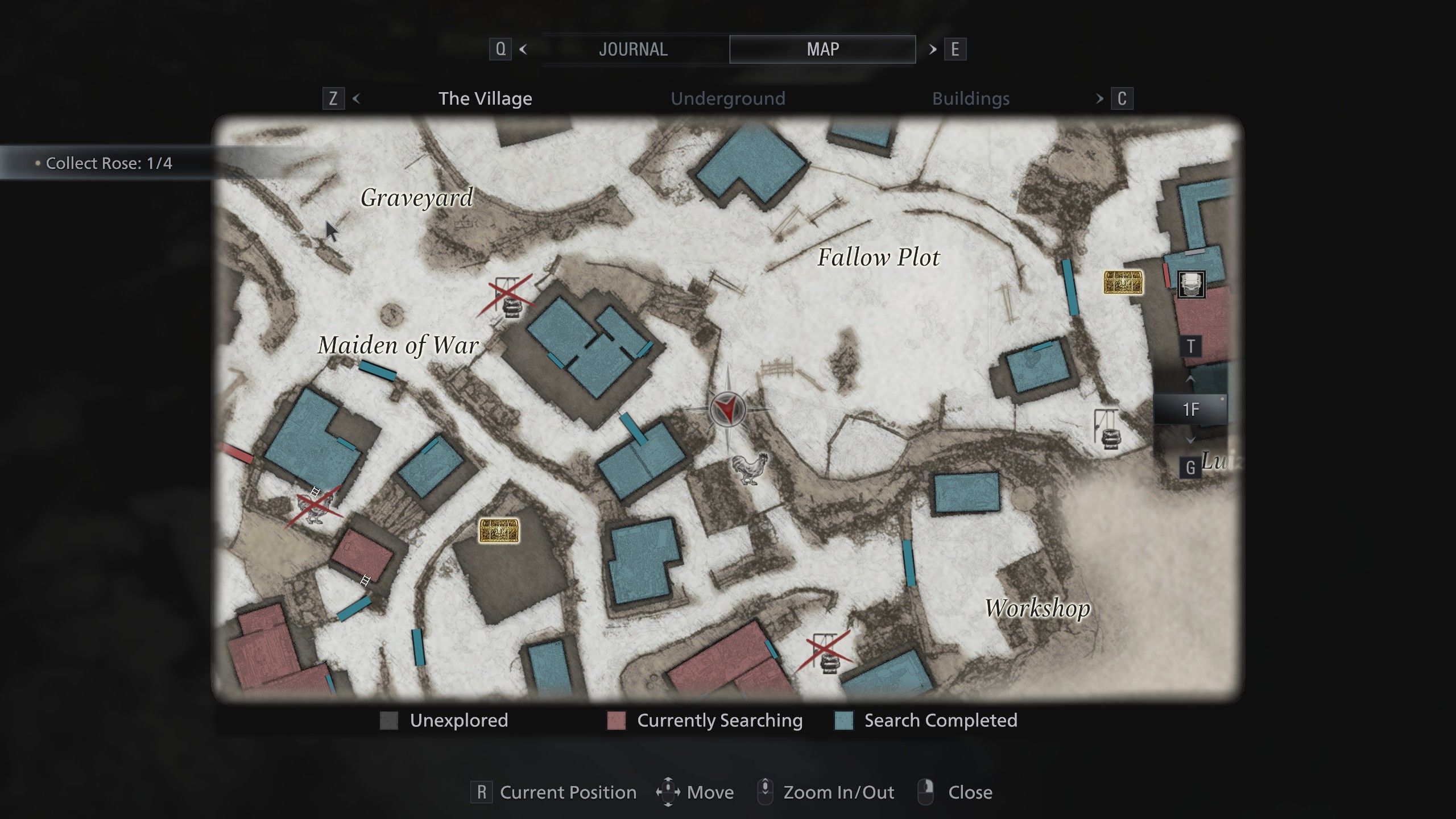Click the left arrow beside Journal
The image size is (1456, 819).
[523, 49]
